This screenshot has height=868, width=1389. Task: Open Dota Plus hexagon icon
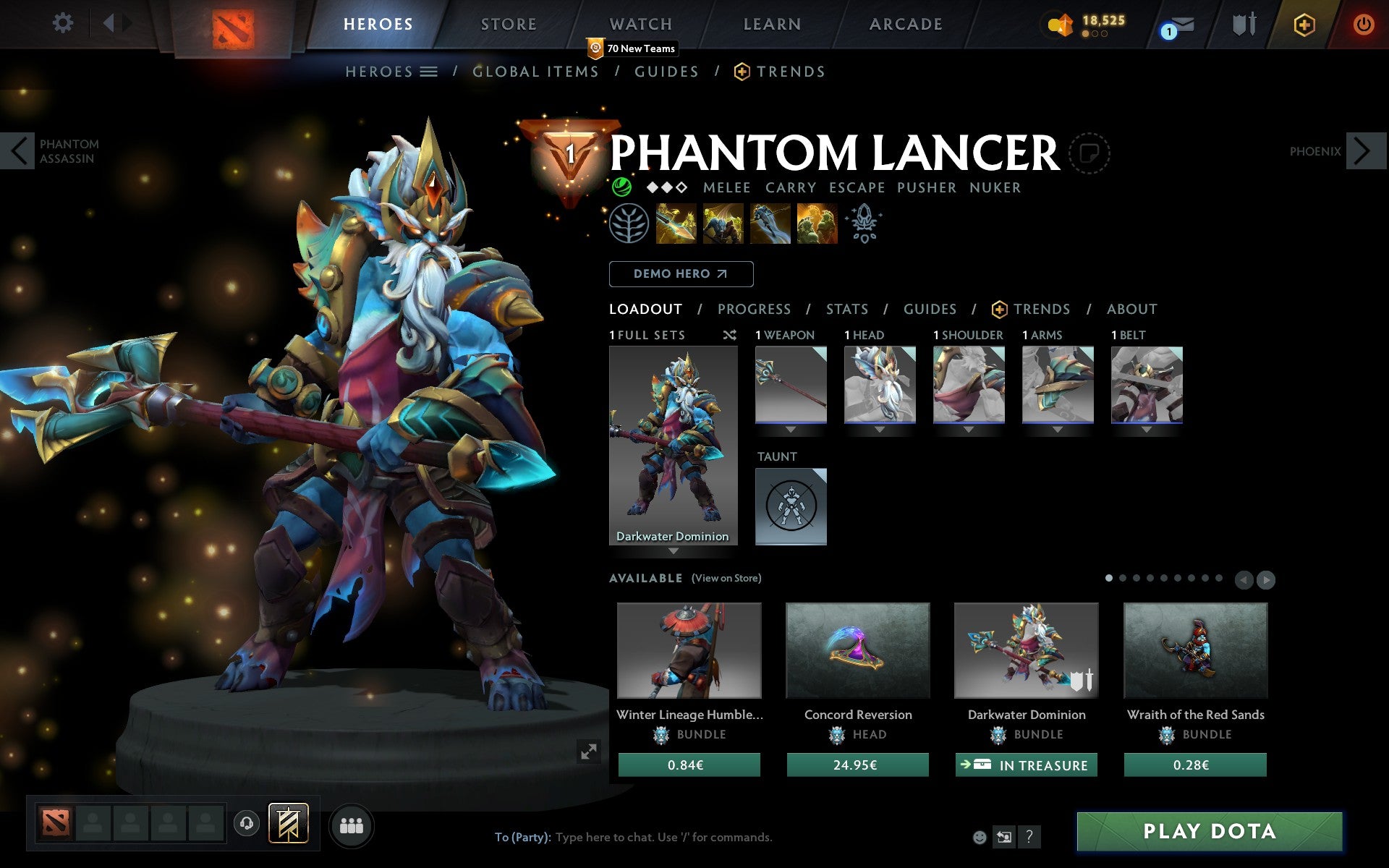1304,24
